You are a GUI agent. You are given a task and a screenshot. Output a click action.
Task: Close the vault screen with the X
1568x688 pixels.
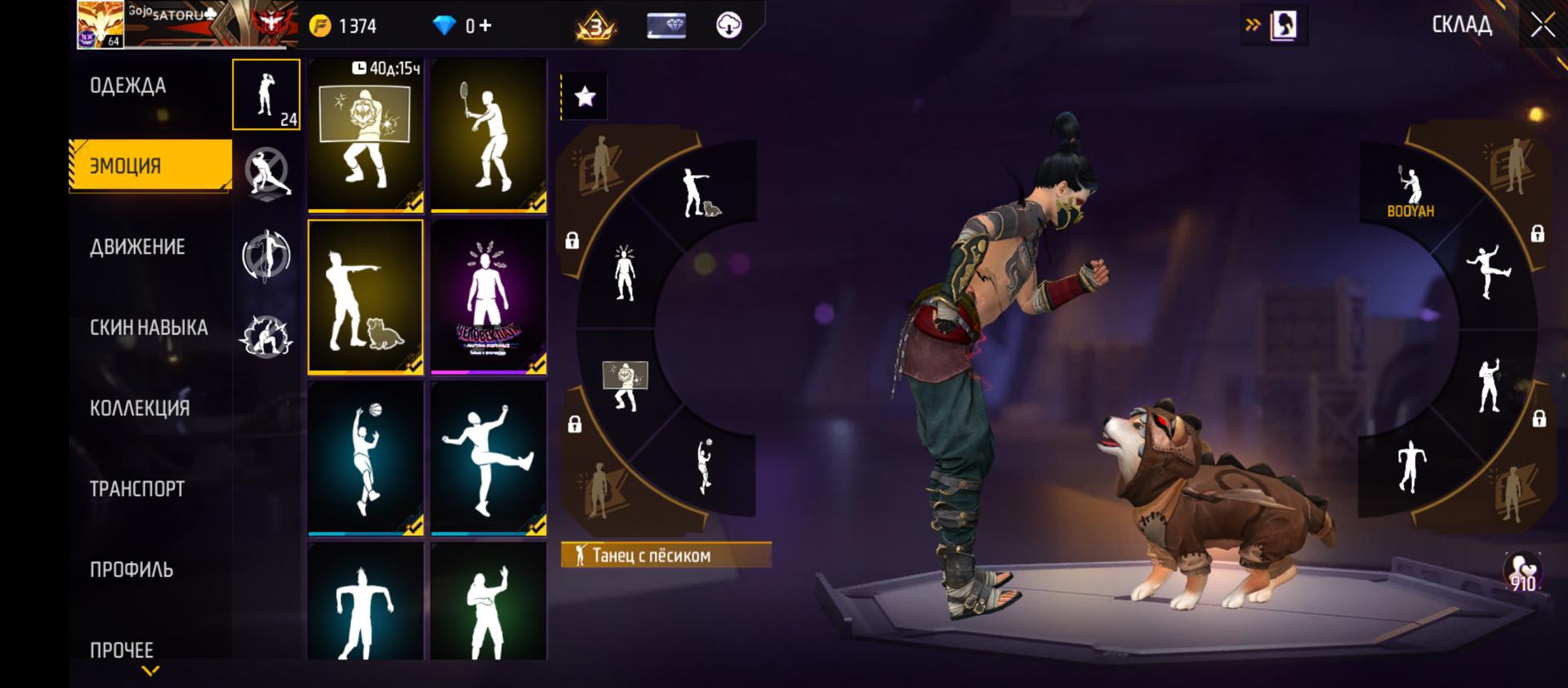pyautogui.click(x=1543, y=25)
